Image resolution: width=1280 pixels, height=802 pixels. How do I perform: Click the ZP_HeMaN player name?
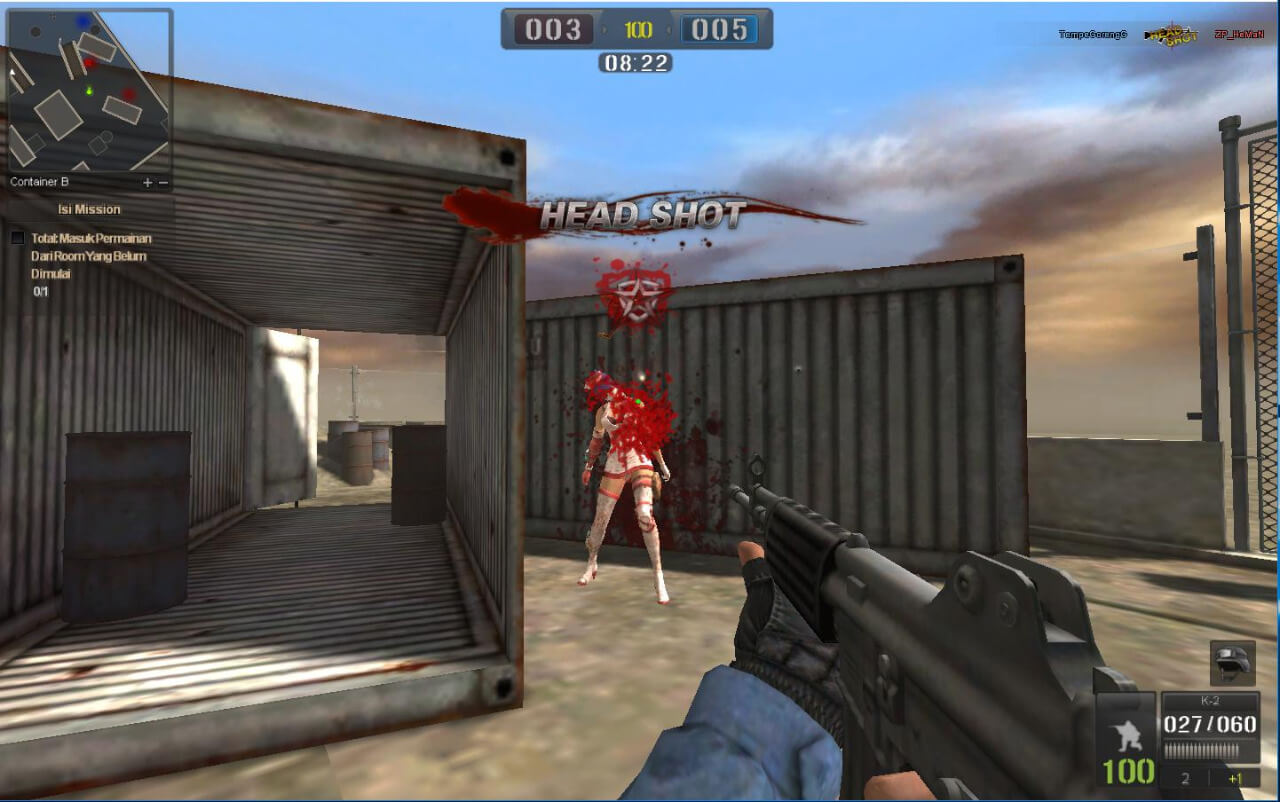pyautogui.click(x=1238, y=34)
